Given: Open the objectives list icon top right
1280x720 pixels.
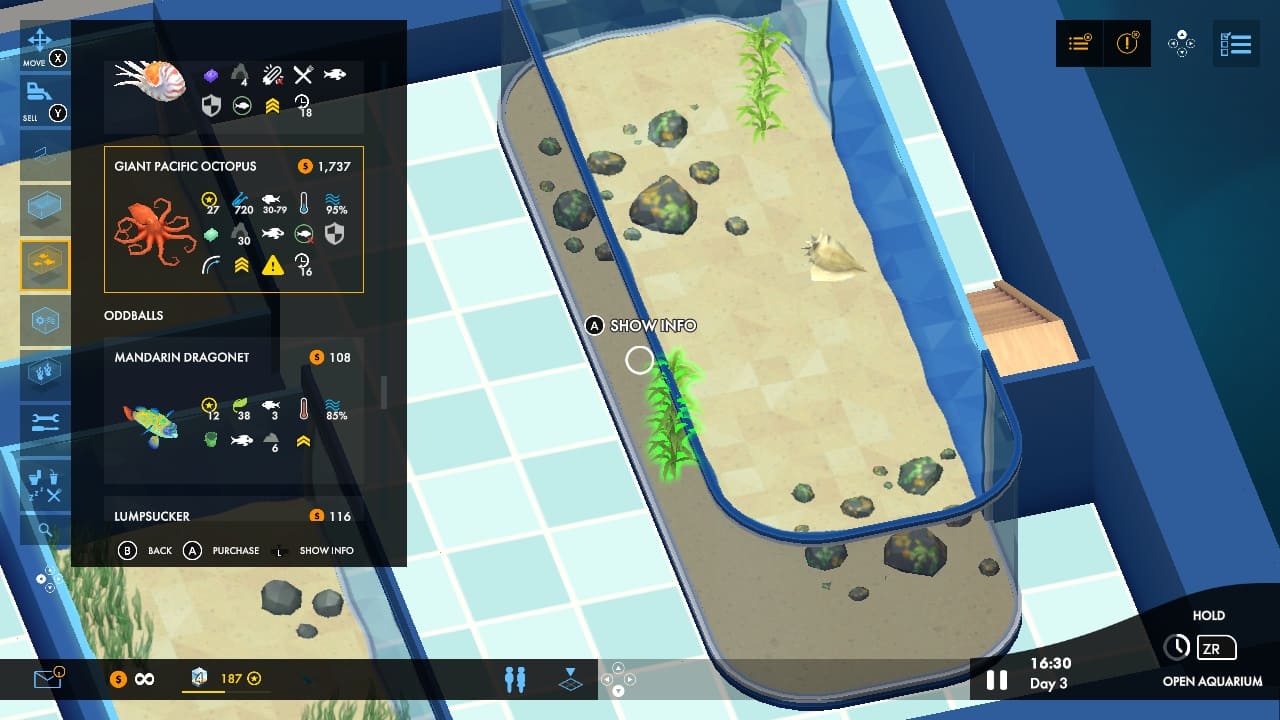Looking at the screenshot, I should pos(1079,44).
